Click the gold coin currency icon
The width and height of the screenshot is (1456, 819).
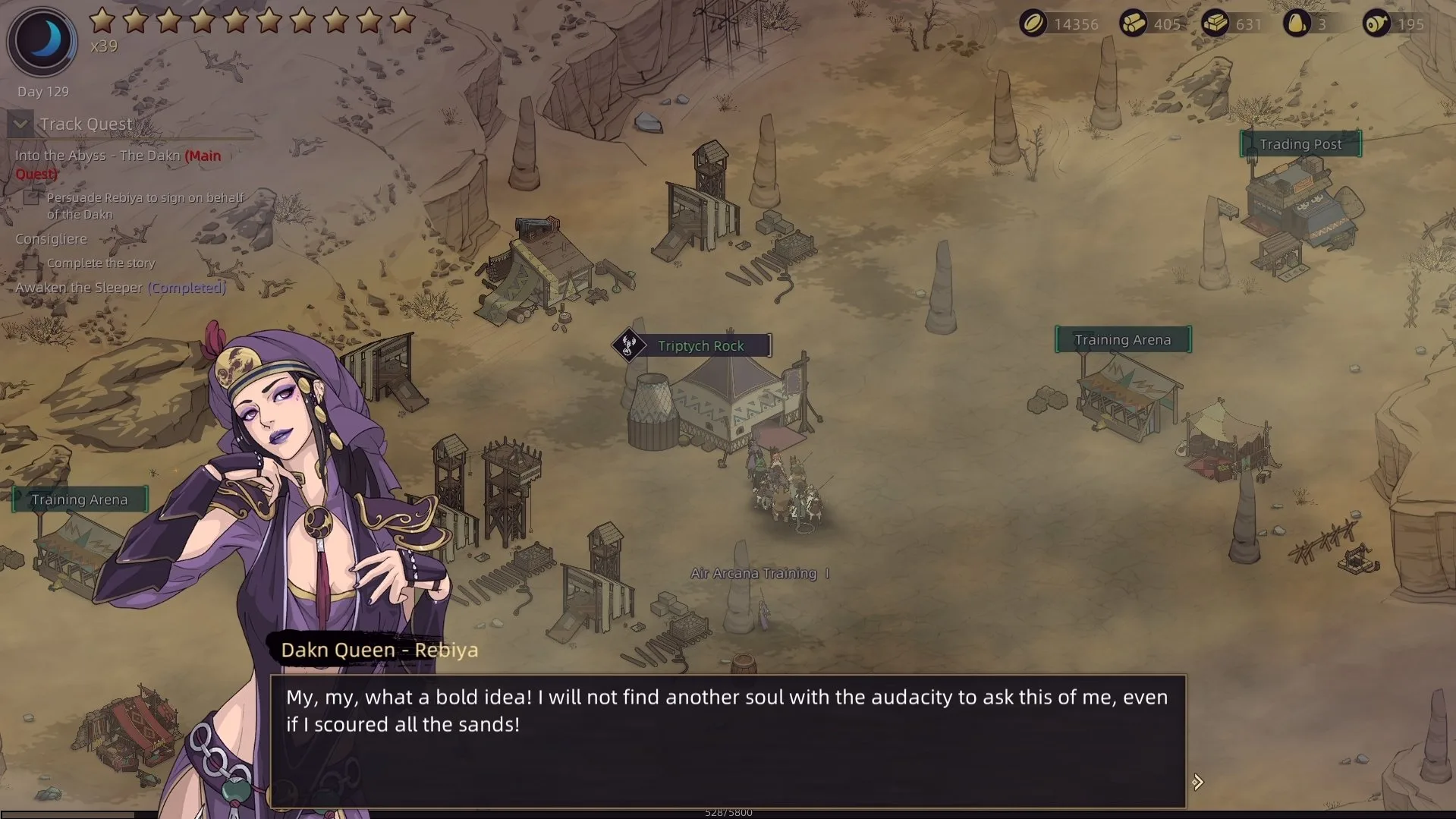pos(1033,24)
